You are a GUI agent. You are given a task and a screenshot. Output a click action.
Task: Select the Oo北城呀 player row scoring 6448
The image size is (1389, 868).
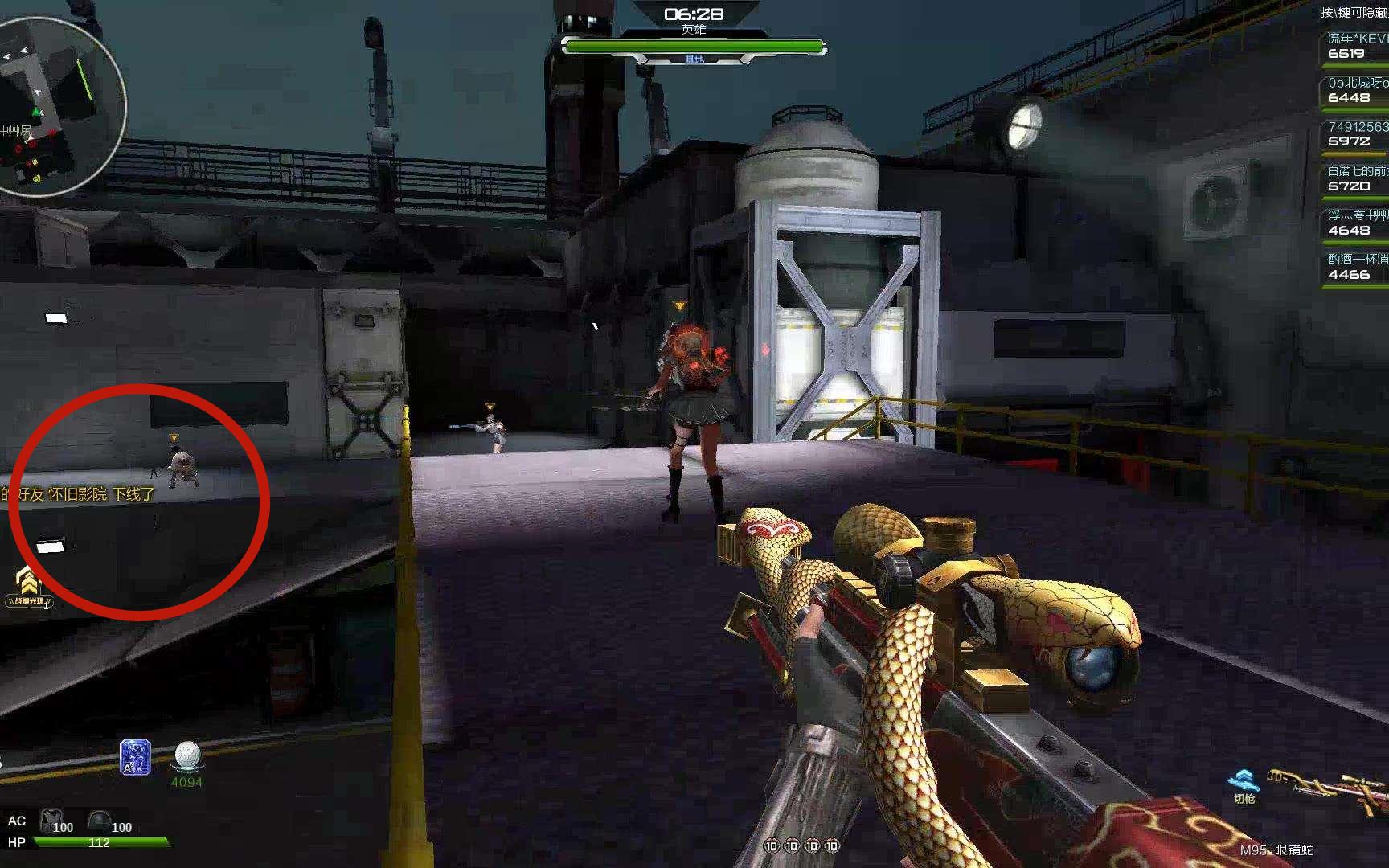pyautogui.click(x=1356, y=91)
